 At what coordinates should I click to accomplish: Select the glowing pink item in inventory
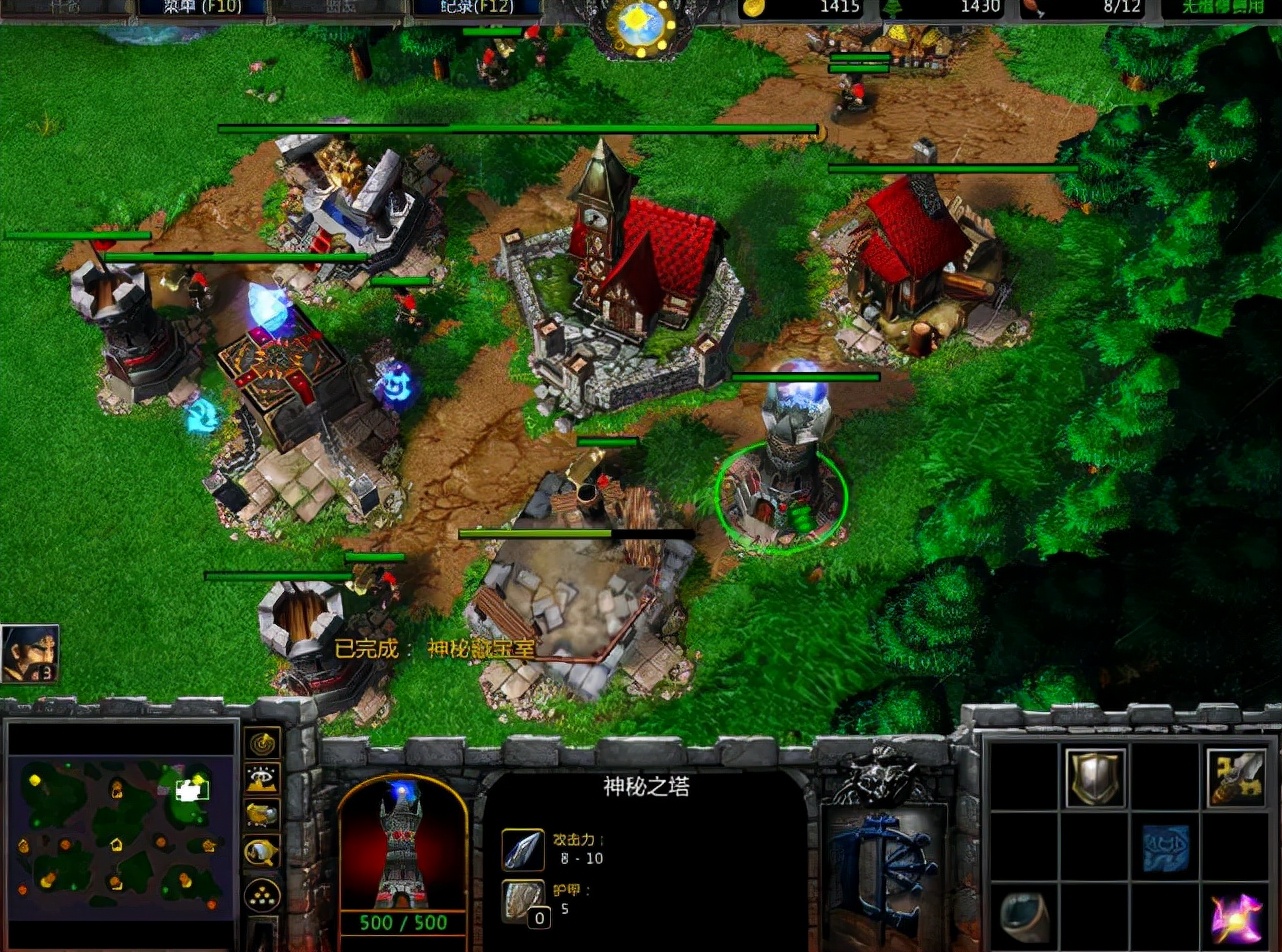pos(1238,915)
